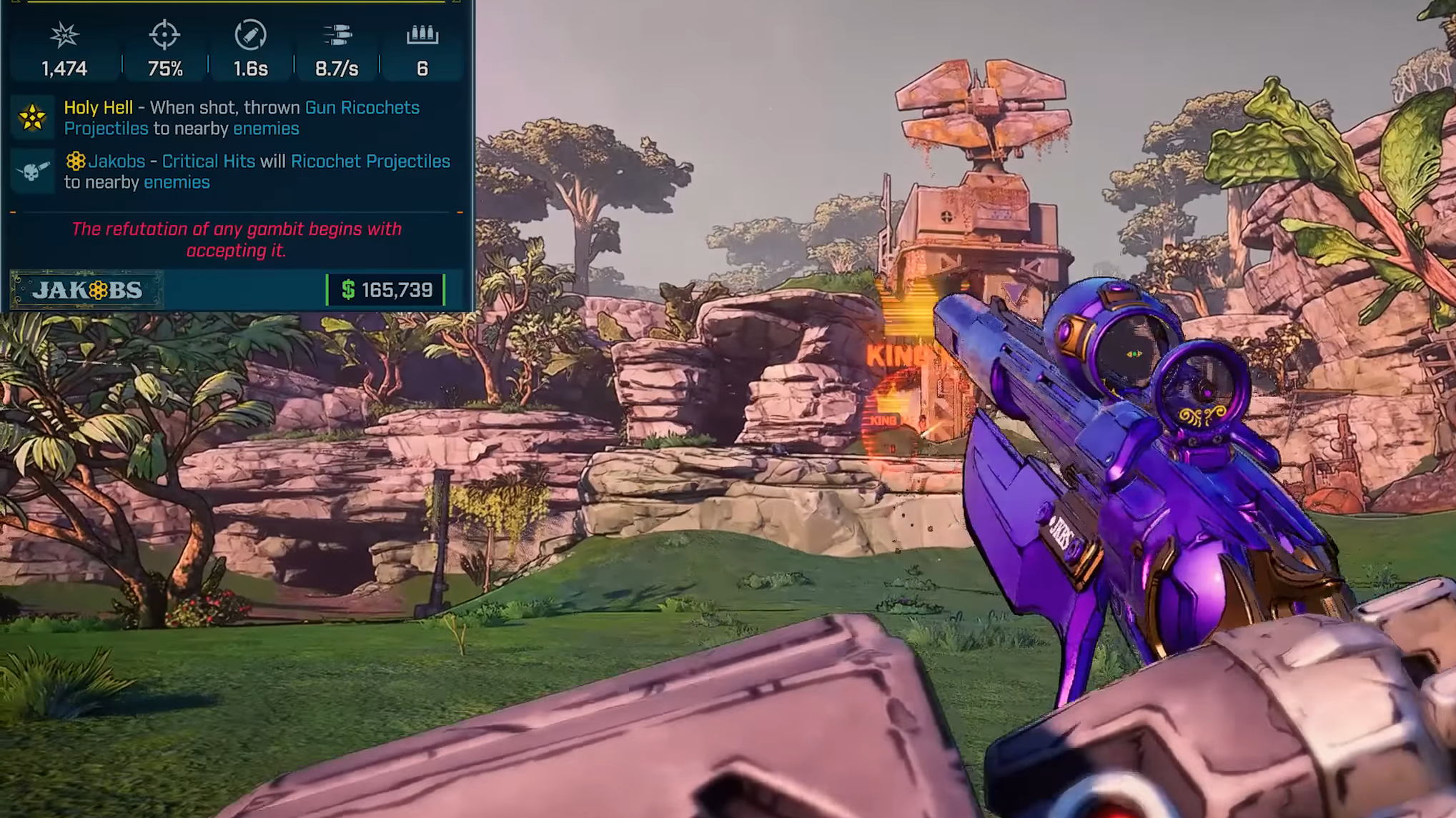Viewport: 1456px width, 818px height.
Task: Click the Jakobs manufacturer logo
Action: 87,290
